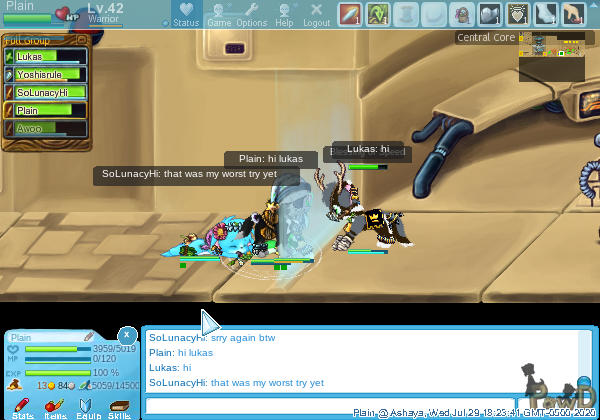Open the Status menu
600x420 pixels.
(186, 14)
